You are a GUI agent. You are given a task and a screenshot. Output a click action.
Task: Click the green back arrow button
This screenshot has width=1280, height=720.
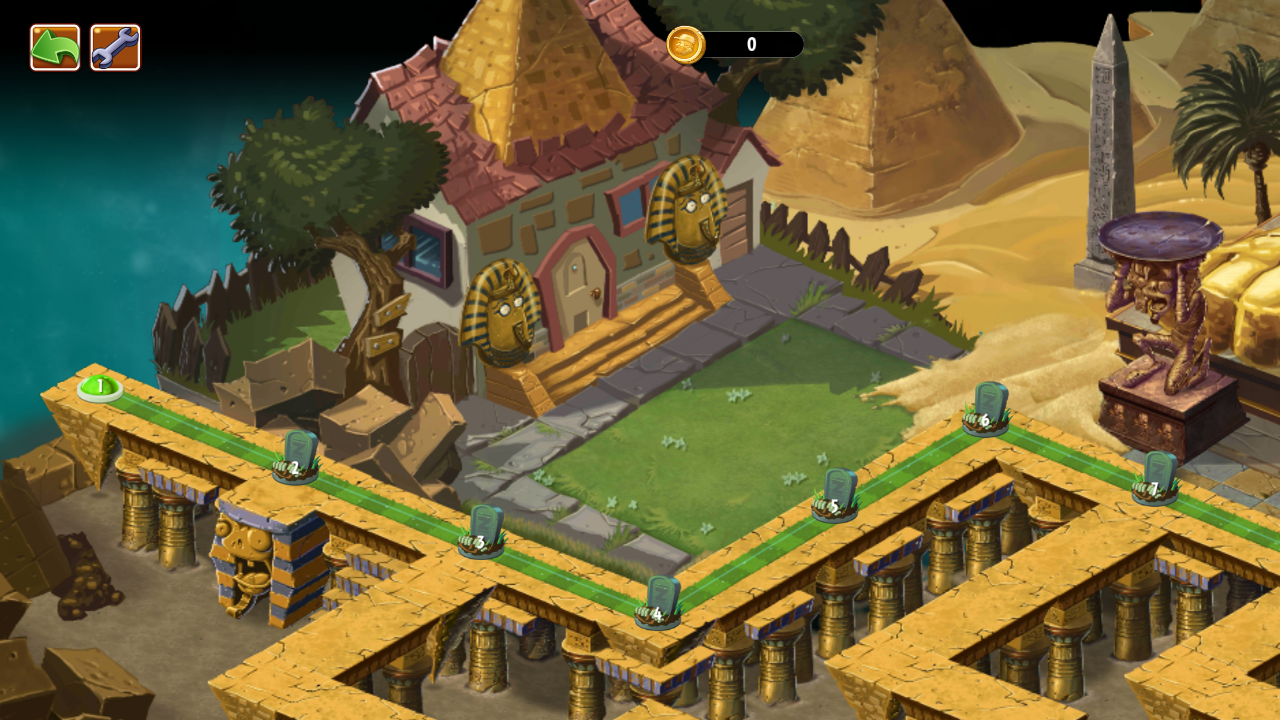55,47
